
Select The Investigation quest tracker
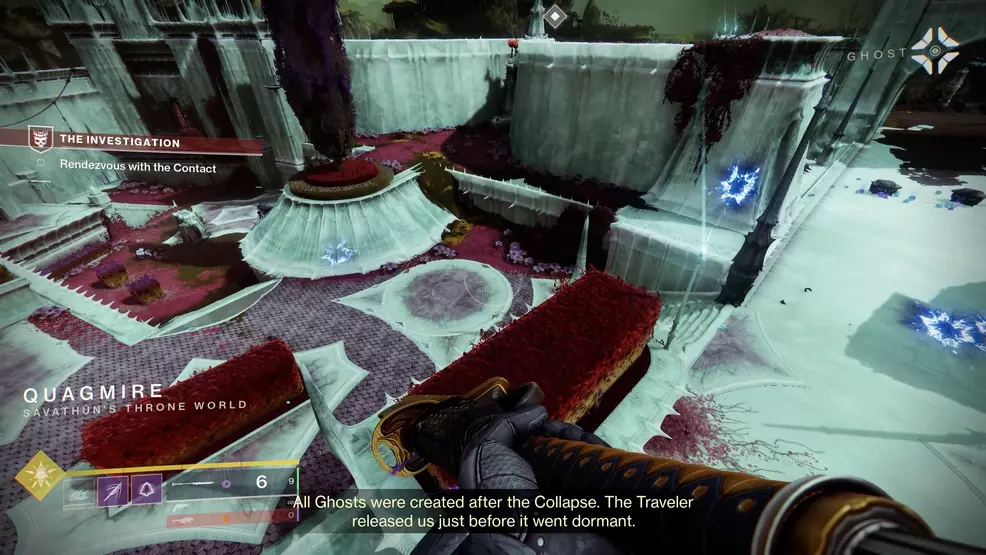(119, 143)
